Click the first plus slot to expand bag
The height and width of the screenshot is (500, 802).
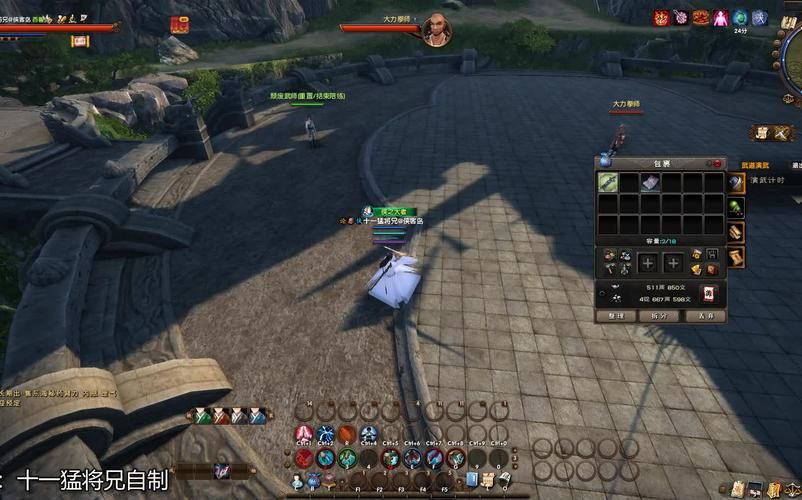point(648,263)
